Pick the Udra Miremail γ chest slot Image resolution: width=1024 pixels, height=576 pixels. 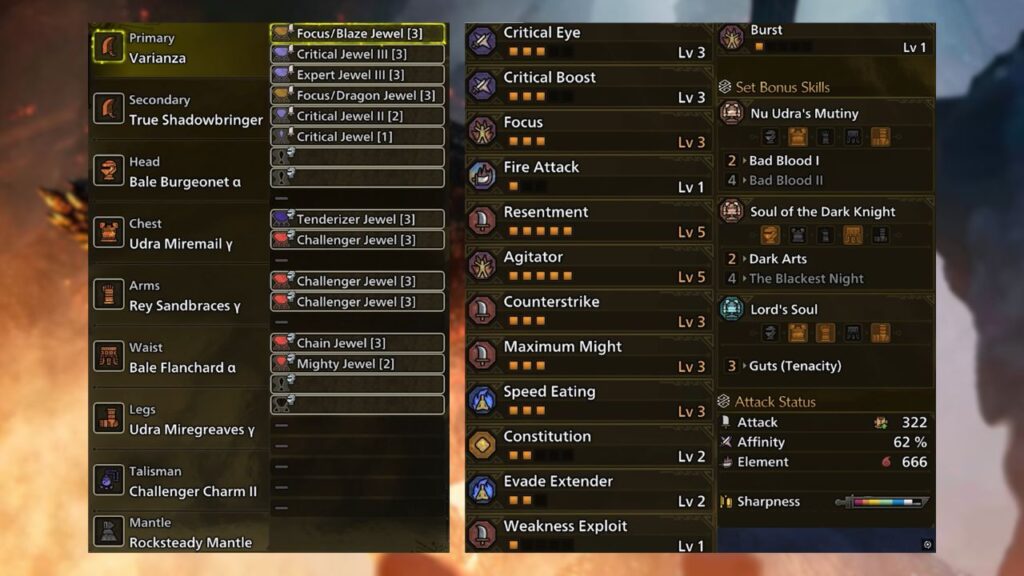(178, 234)
